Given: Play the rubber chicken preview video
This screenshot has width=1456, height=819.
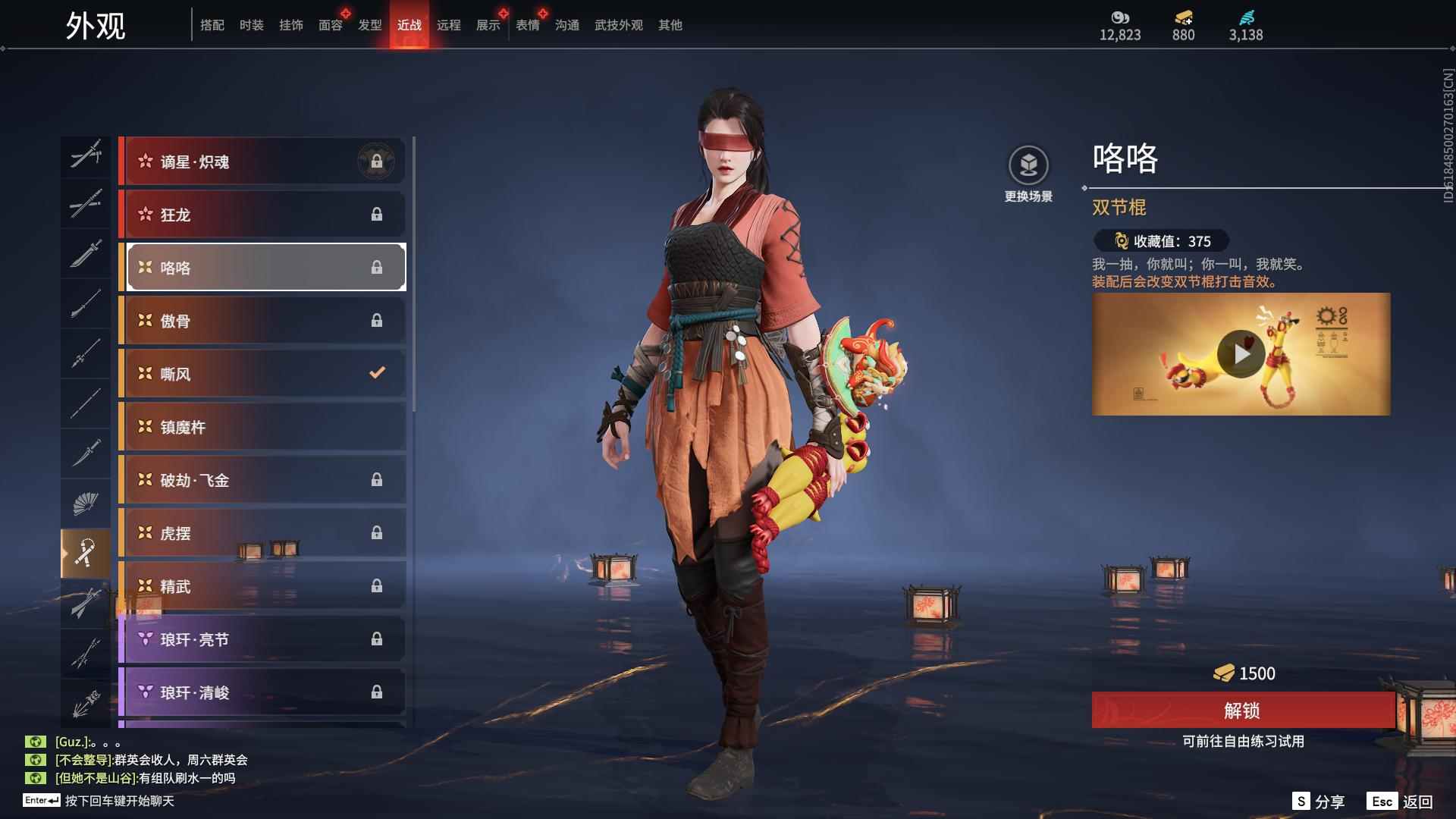Looking at the screenshot, I should click(1241, 353).
